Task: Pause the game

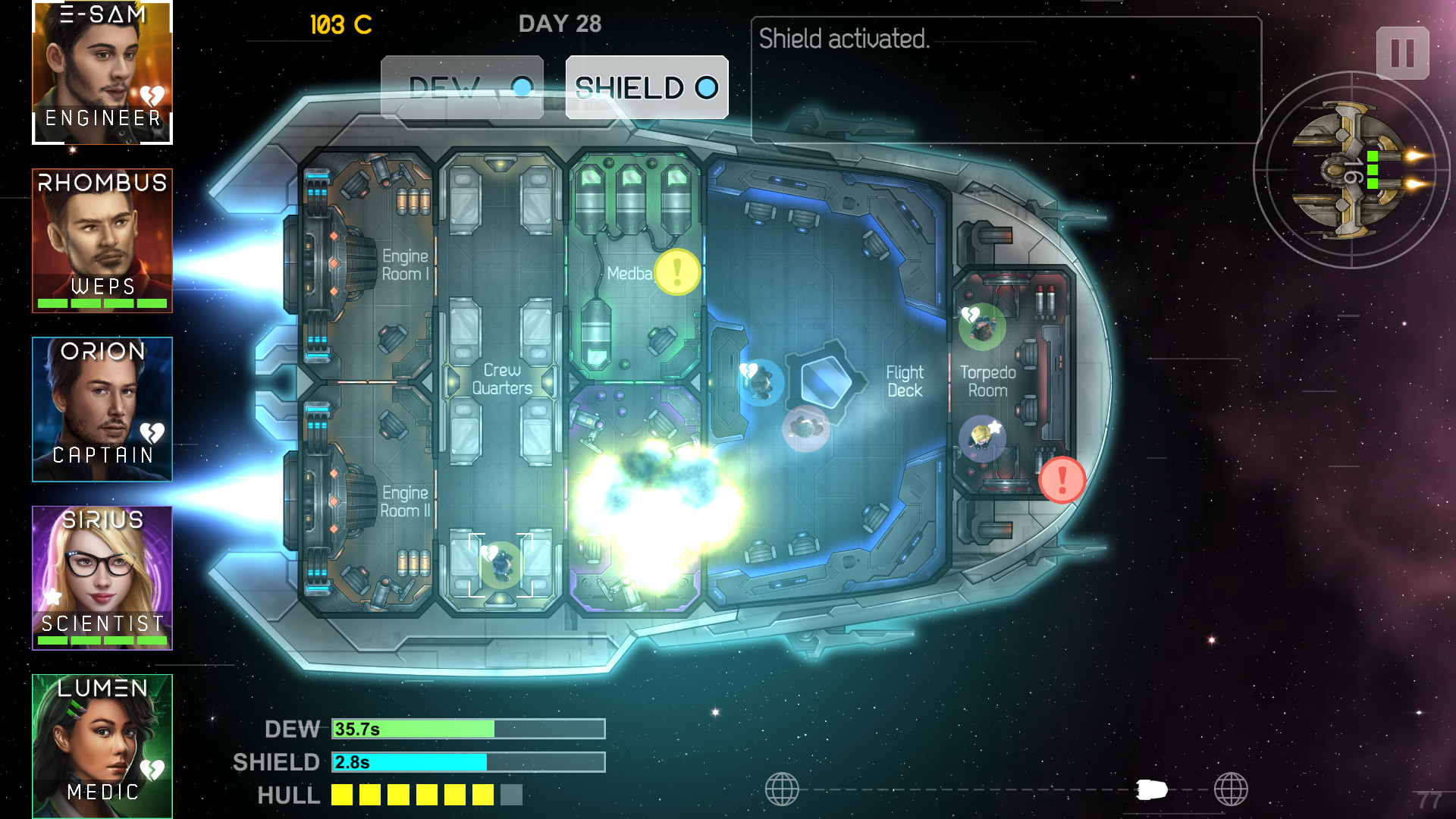Action: click(1402, 54)
